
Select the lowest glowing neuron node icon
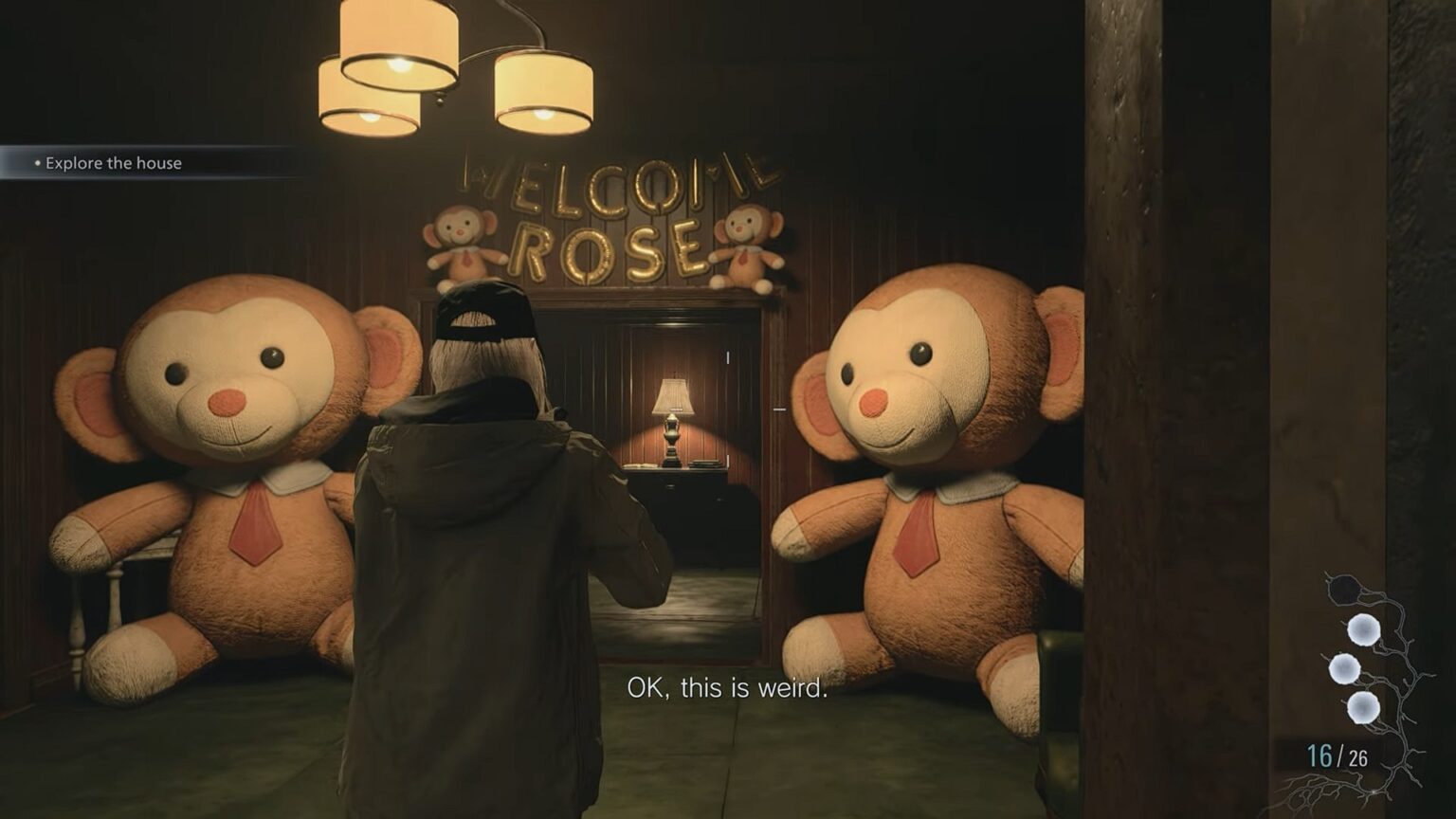click(1363, 707)
